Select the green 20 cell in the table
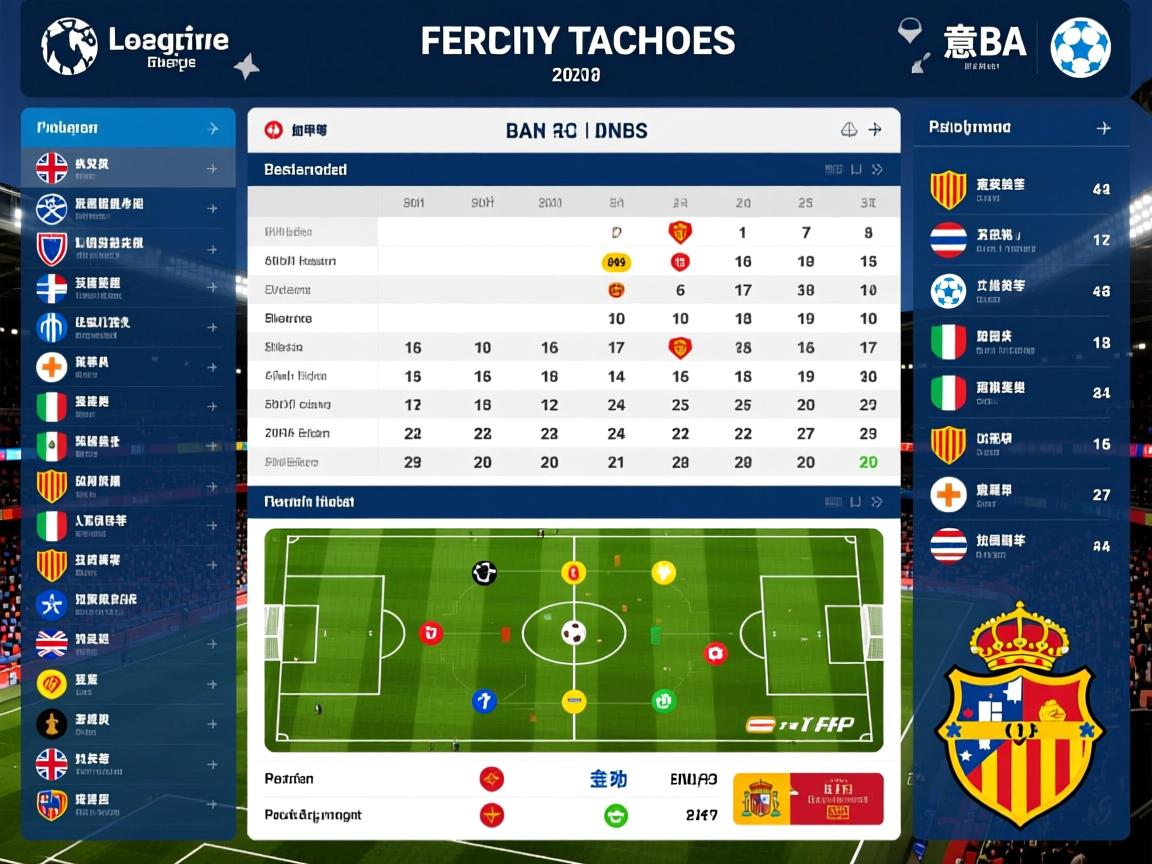This screenshot has height=864, width=1152. click(868, 462)
